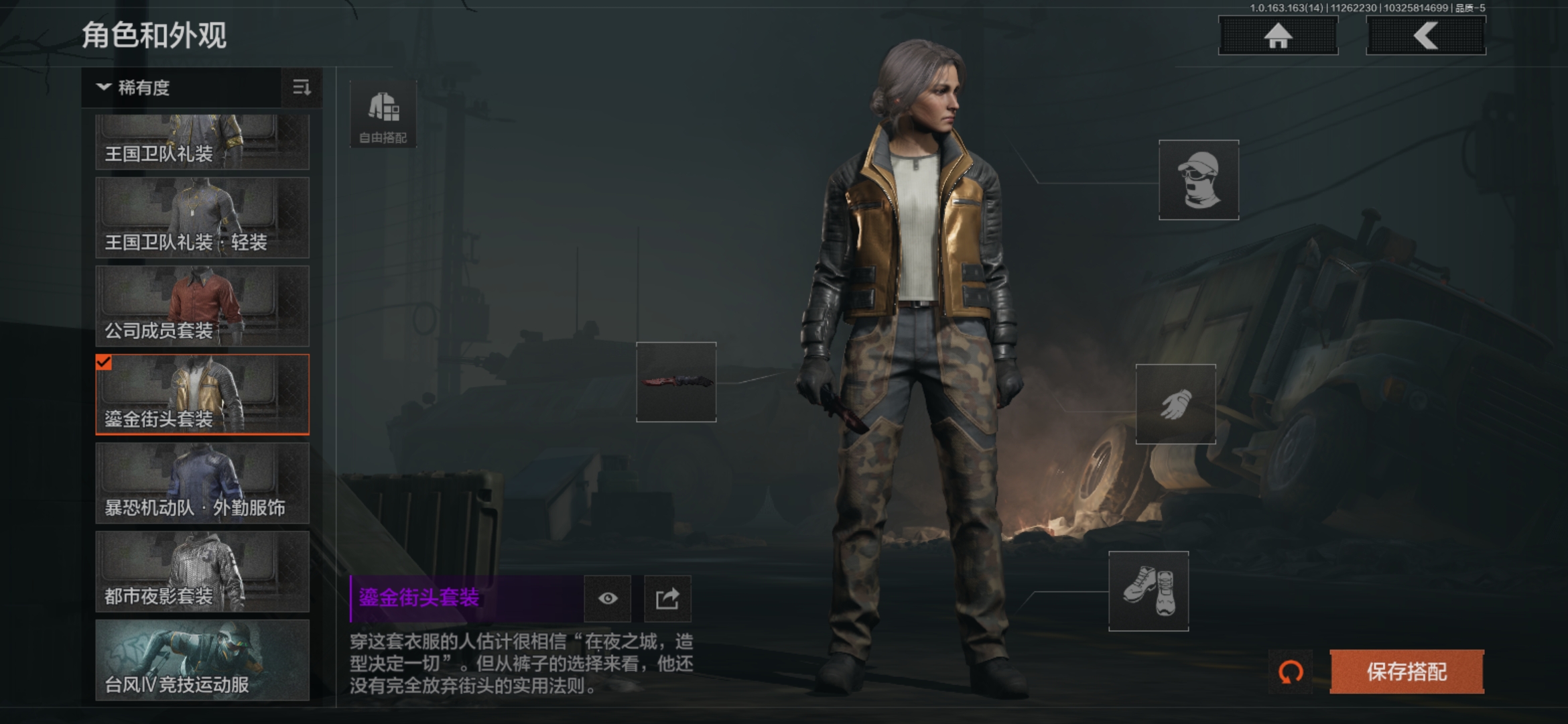Viewport: 1568px width, 724px height.
Task: Select the 王国卫队礼装 outfit
Action: [202, 142]
